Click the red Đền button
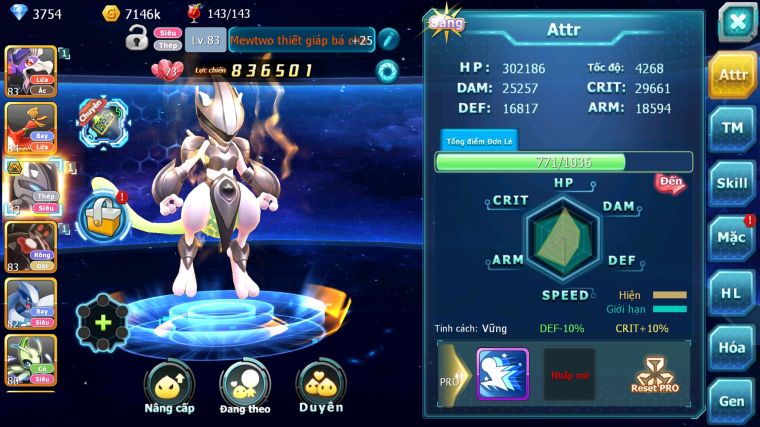This screenshot has height=427, width=760. 670,183
